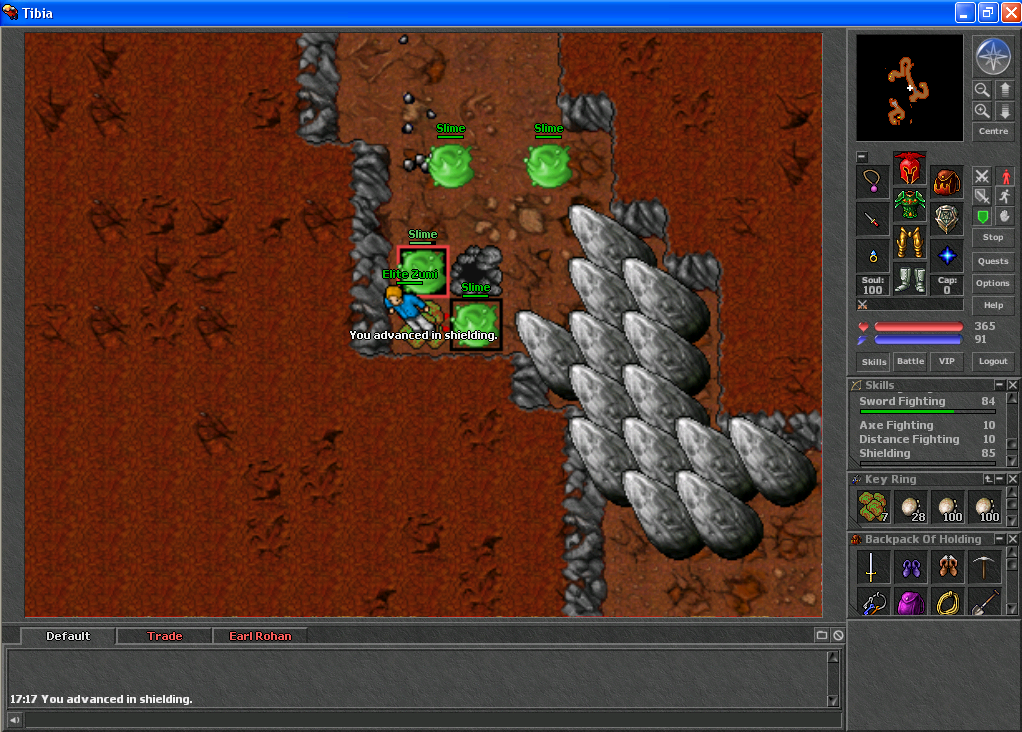
Task: Select the purple backpack in Backpack Of Holding
Action: 910,601
